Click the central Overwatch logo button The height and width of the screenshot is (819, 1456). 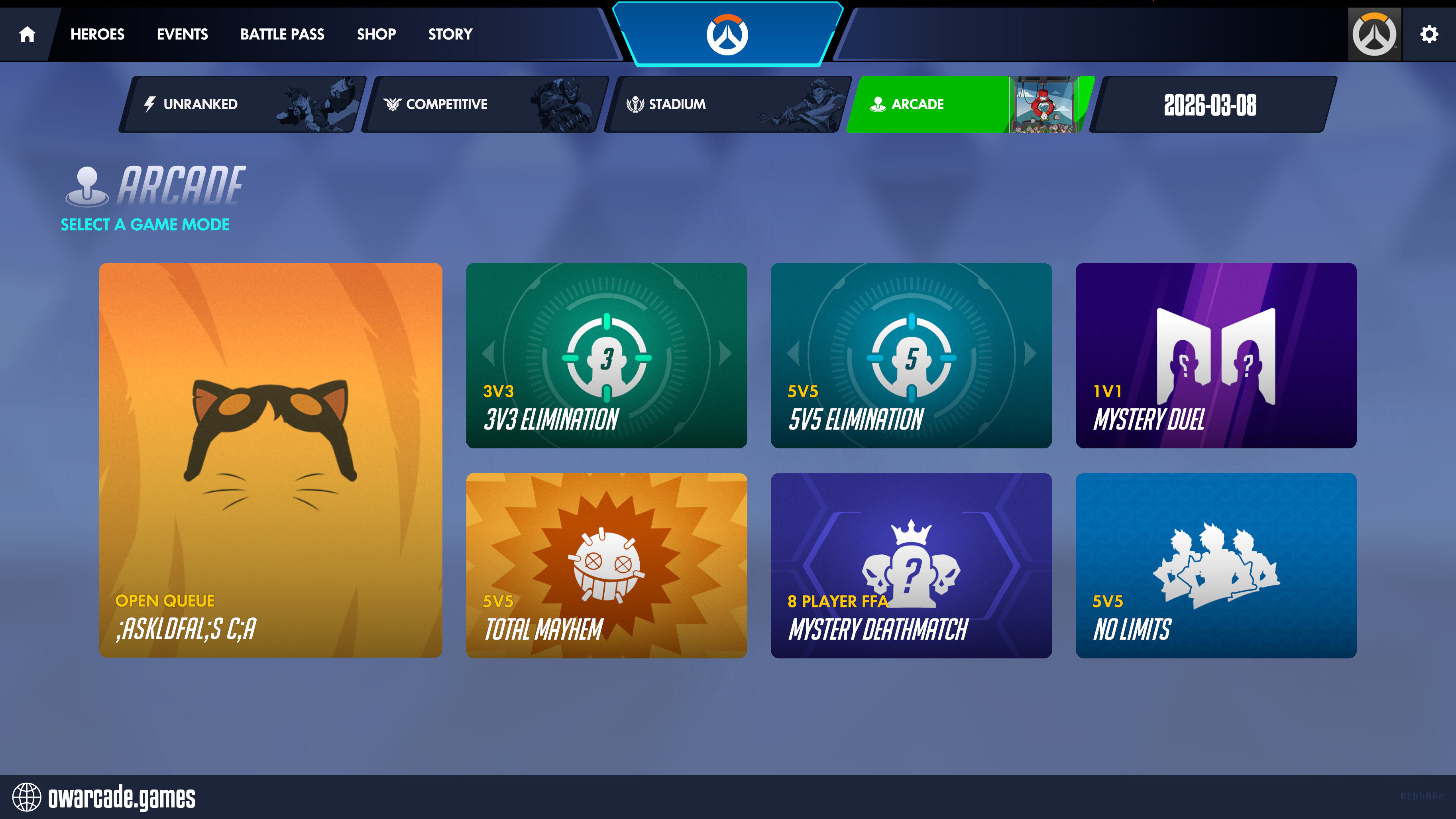(x=727, y=35)
